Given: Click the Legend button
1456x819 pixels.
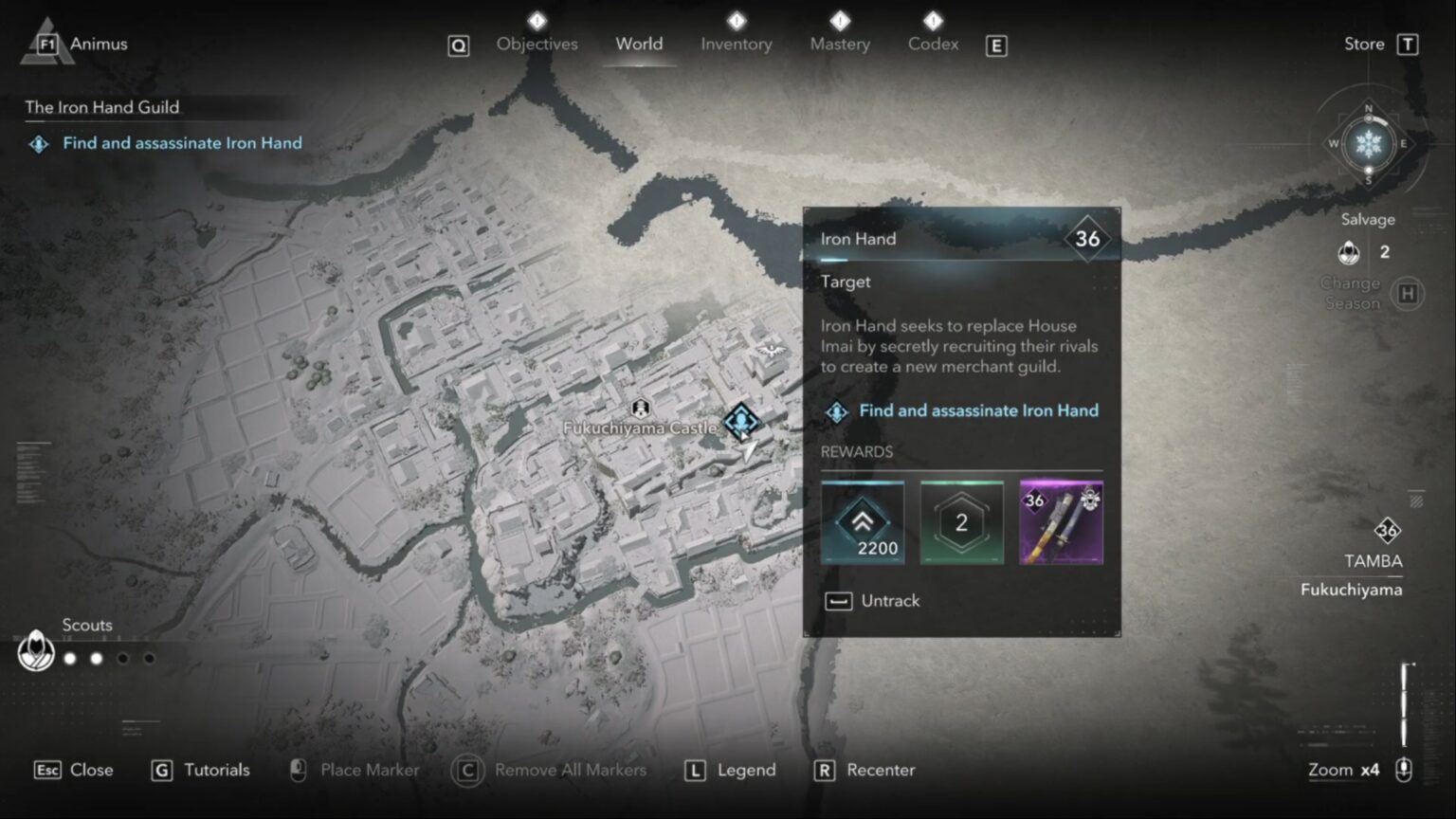Looking at the screenshot, I should pos(730,770).
